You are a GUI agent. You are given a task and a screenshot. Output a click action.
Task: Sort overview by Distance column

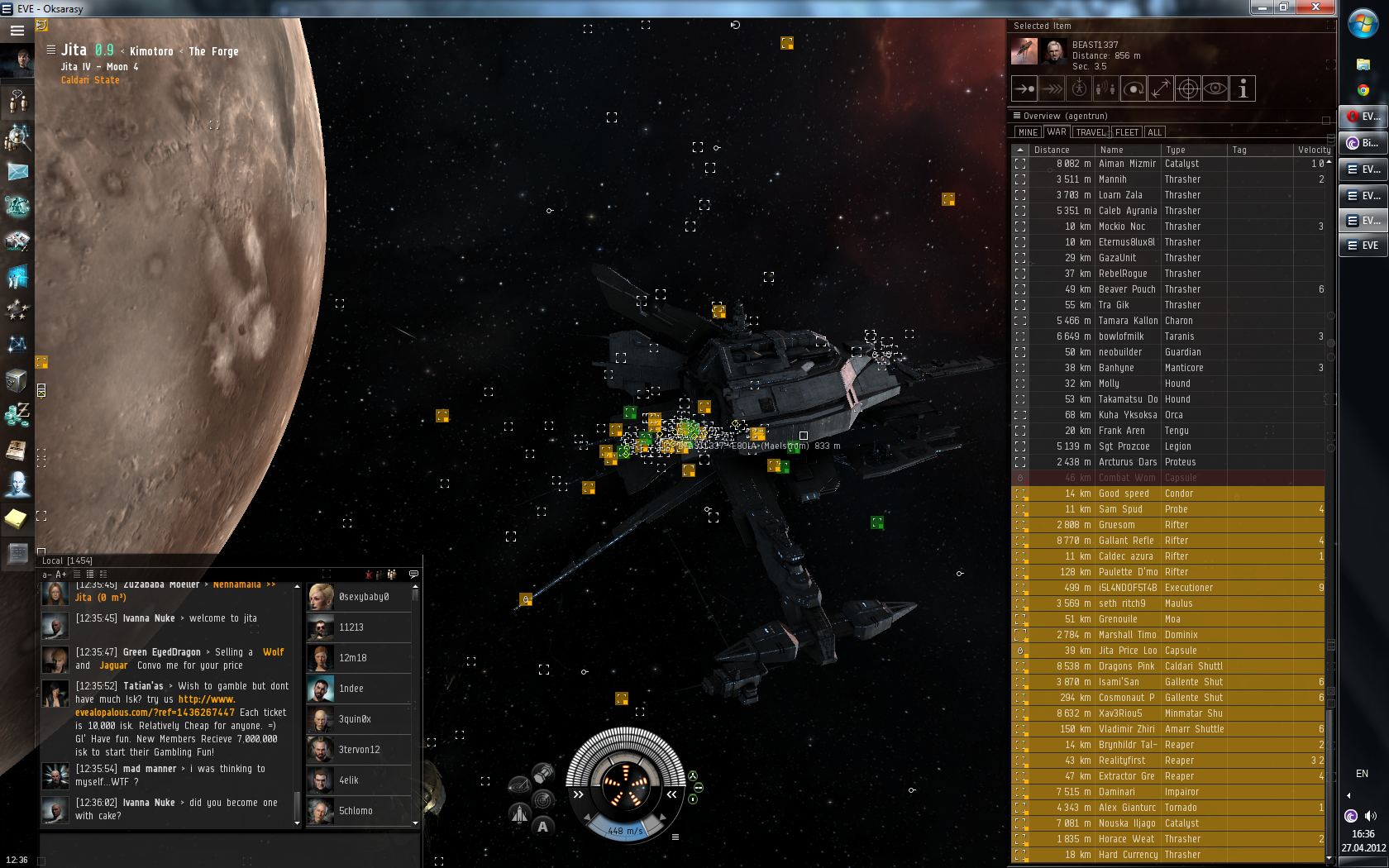click(1052, 150)
